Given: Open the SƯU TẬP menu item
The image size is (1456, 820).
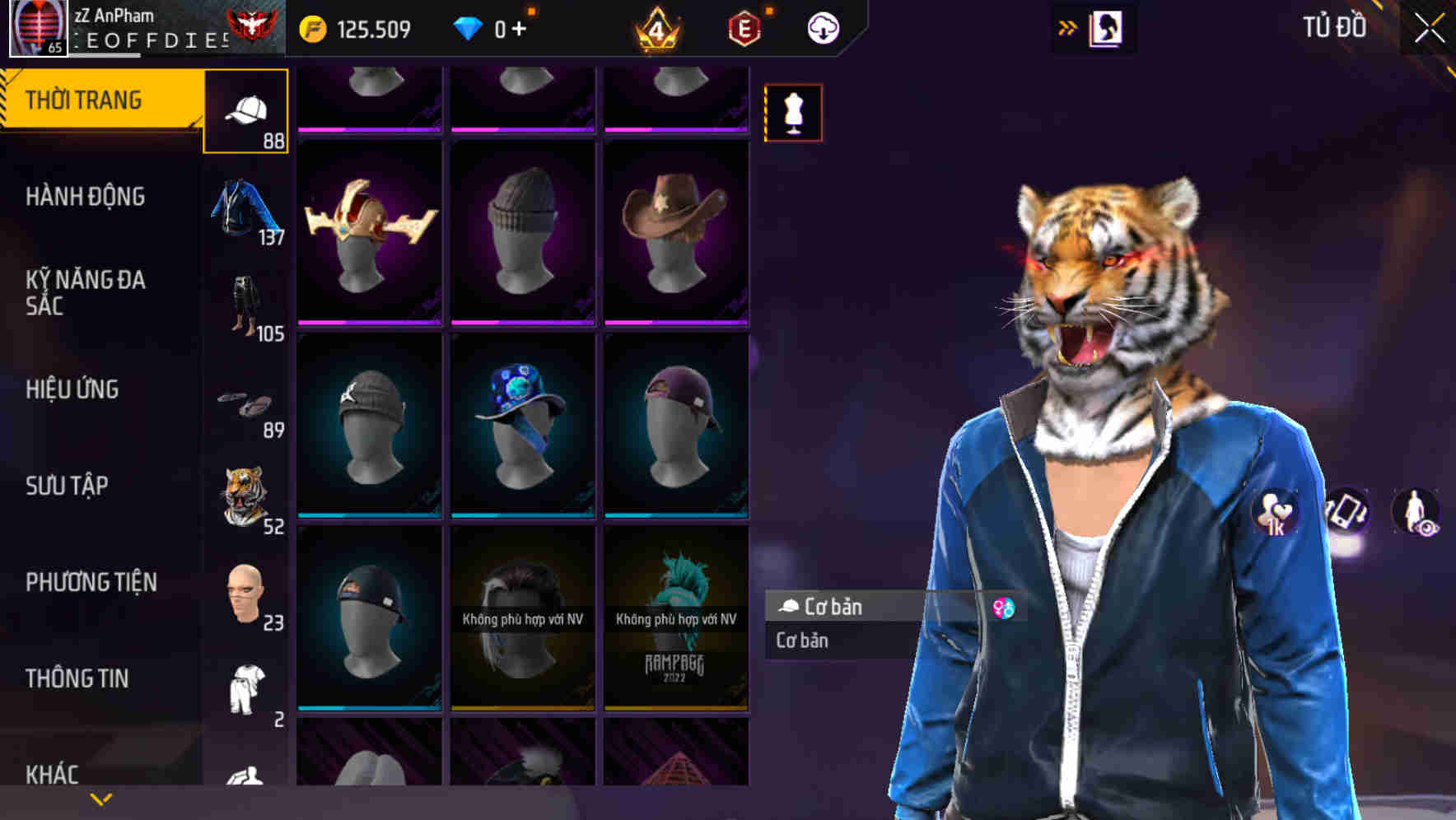Looking at the screenshot, I should [66, 487].
